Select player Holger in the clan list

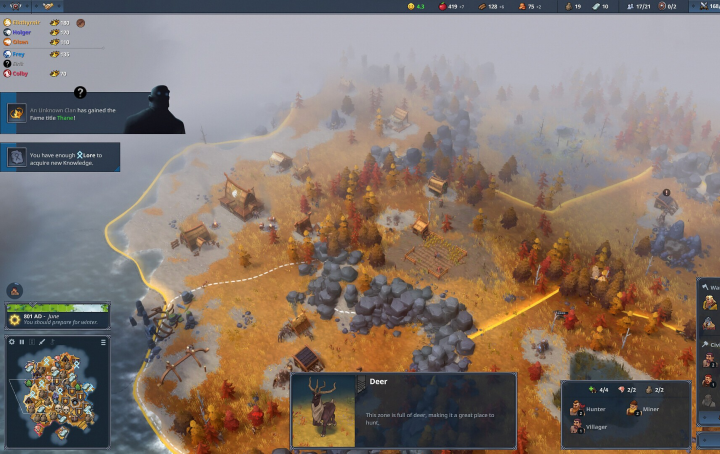click(x=22, y=32)
